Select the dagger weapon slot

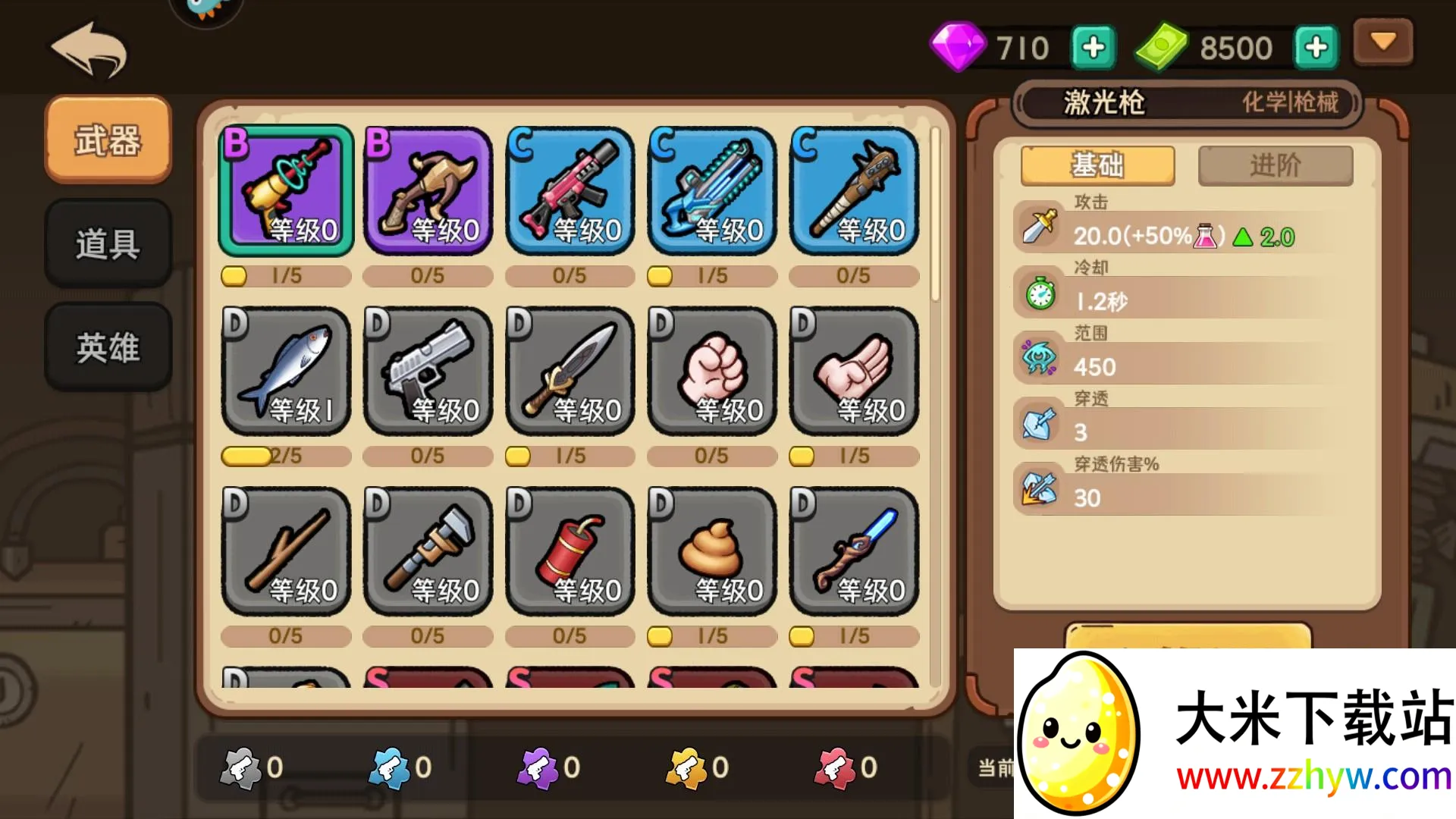570,370
